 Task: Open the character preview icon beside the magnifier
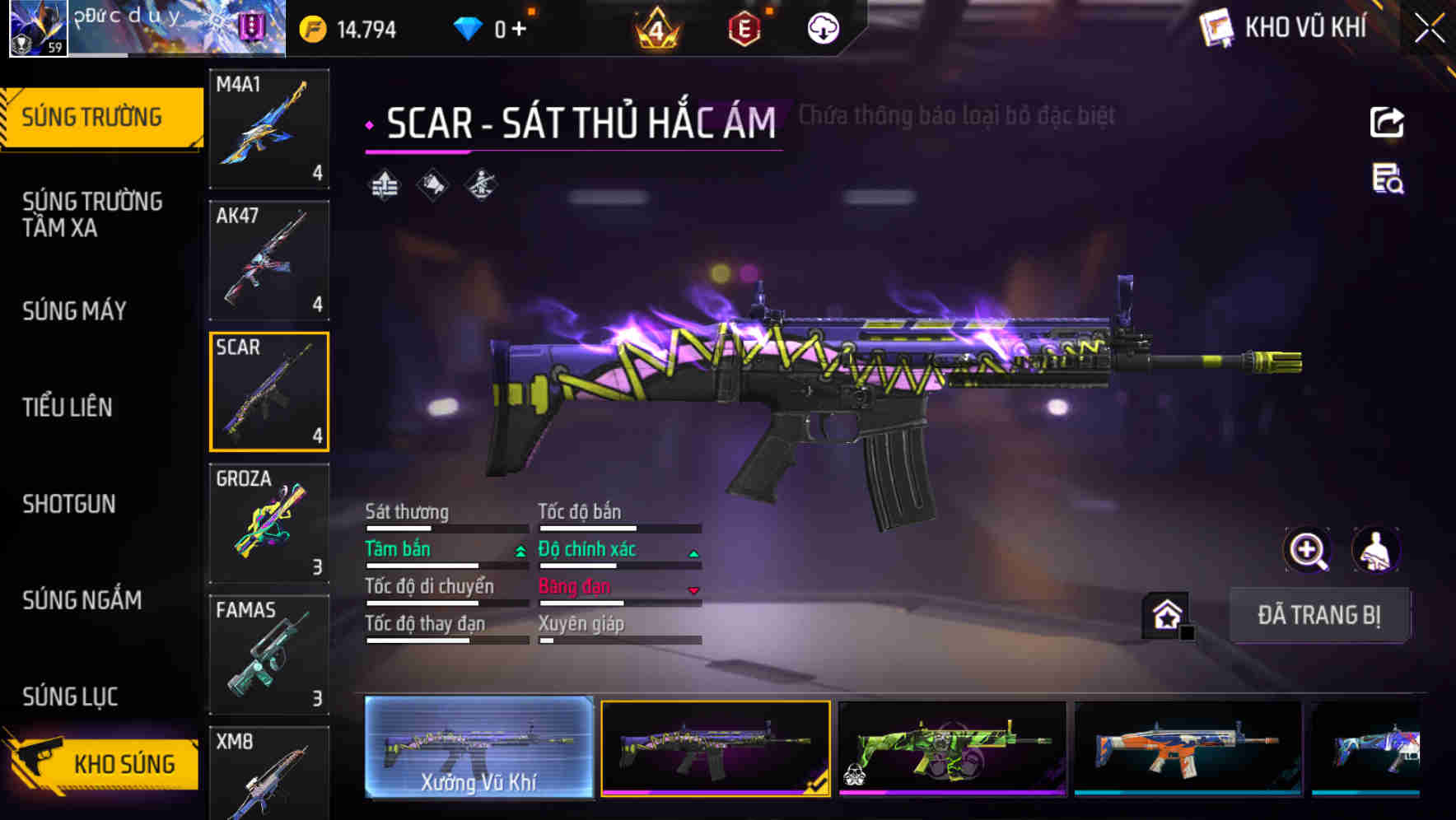click(1374, 550)
